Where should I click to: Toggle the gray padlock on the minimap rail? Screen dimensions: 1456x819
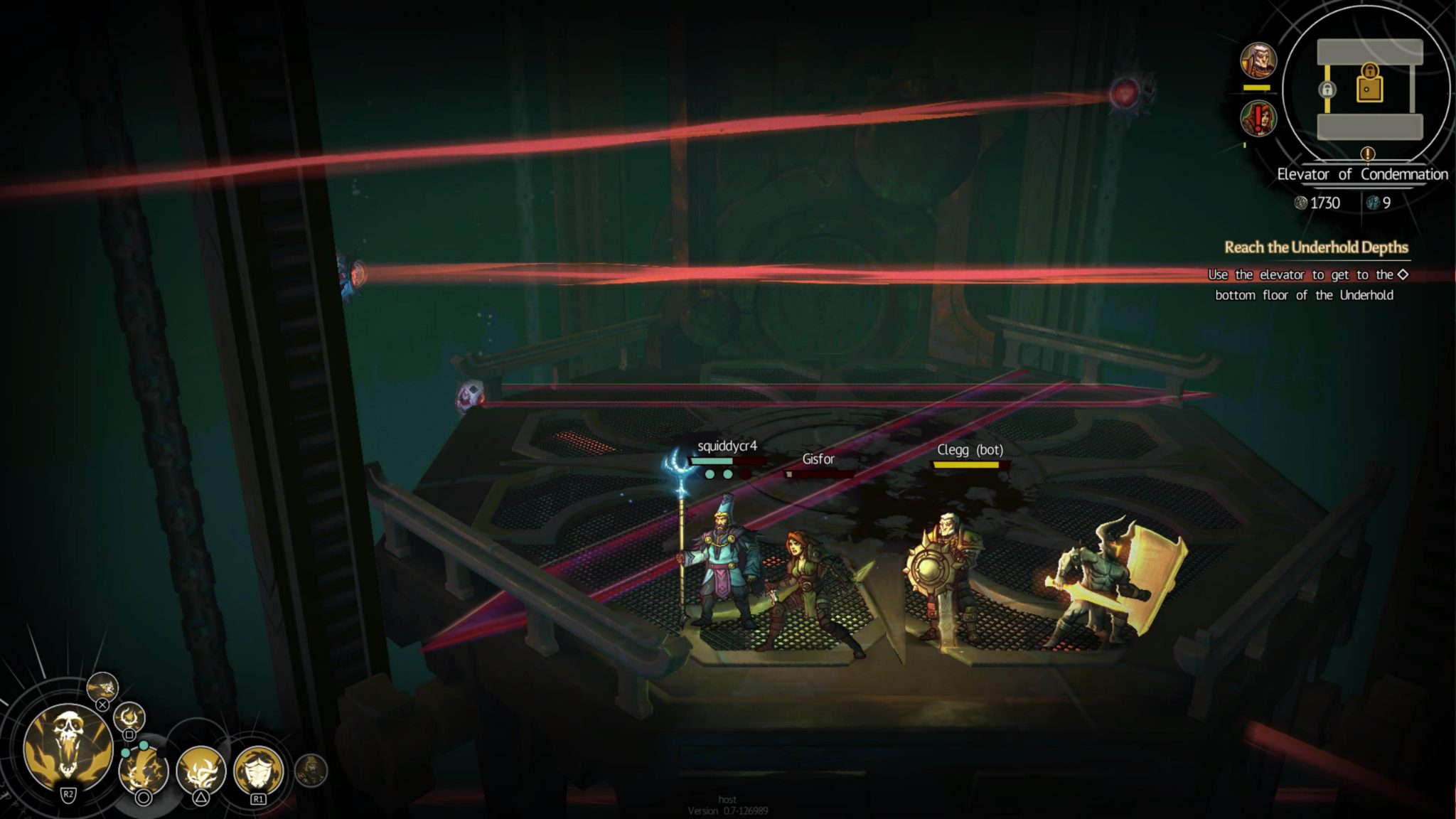coord(1327,90)
